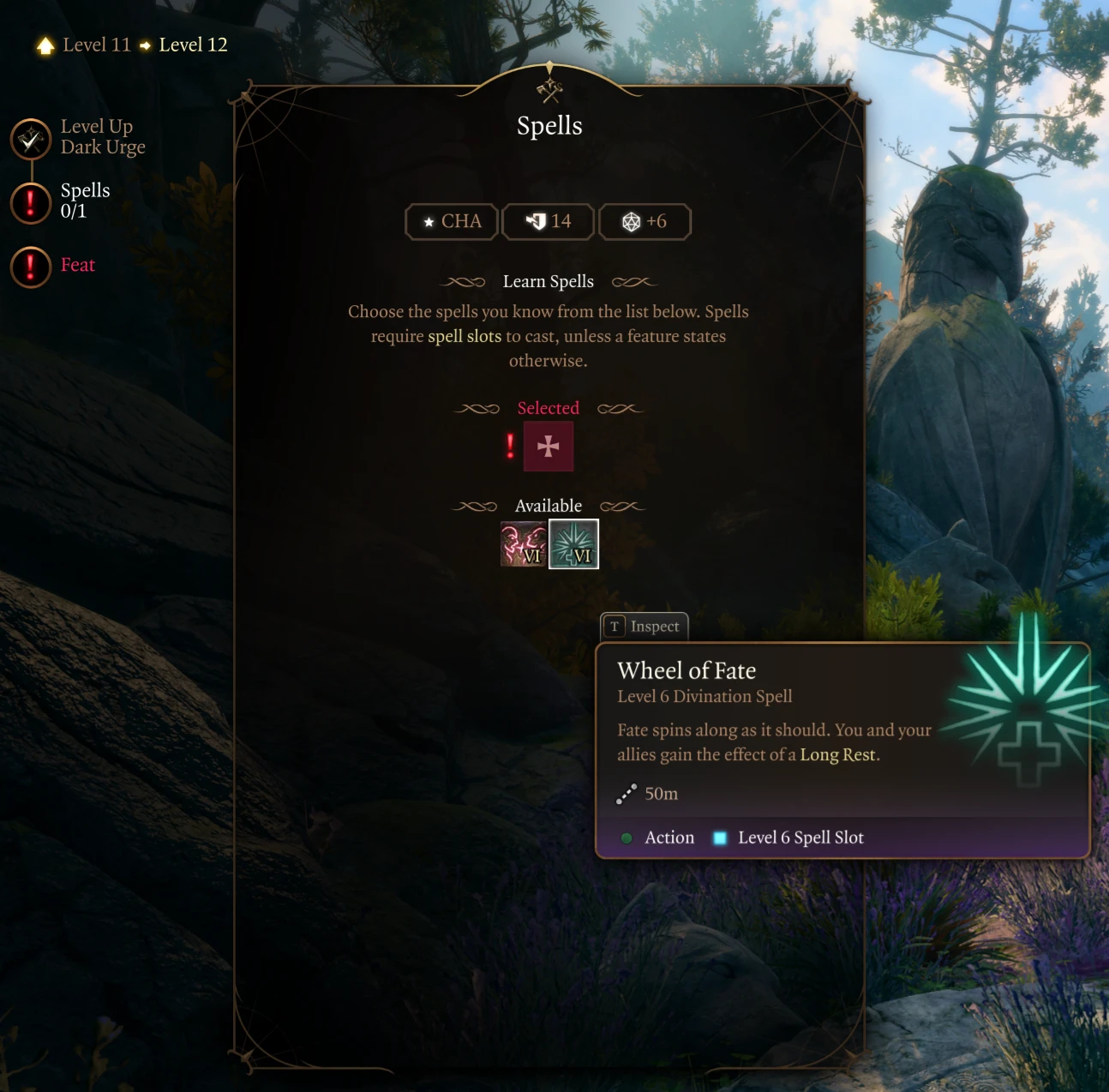Go to the Spells step
Image resolution: width=1109 pixels, height=1092 pixels.
[x=32, y=202]
